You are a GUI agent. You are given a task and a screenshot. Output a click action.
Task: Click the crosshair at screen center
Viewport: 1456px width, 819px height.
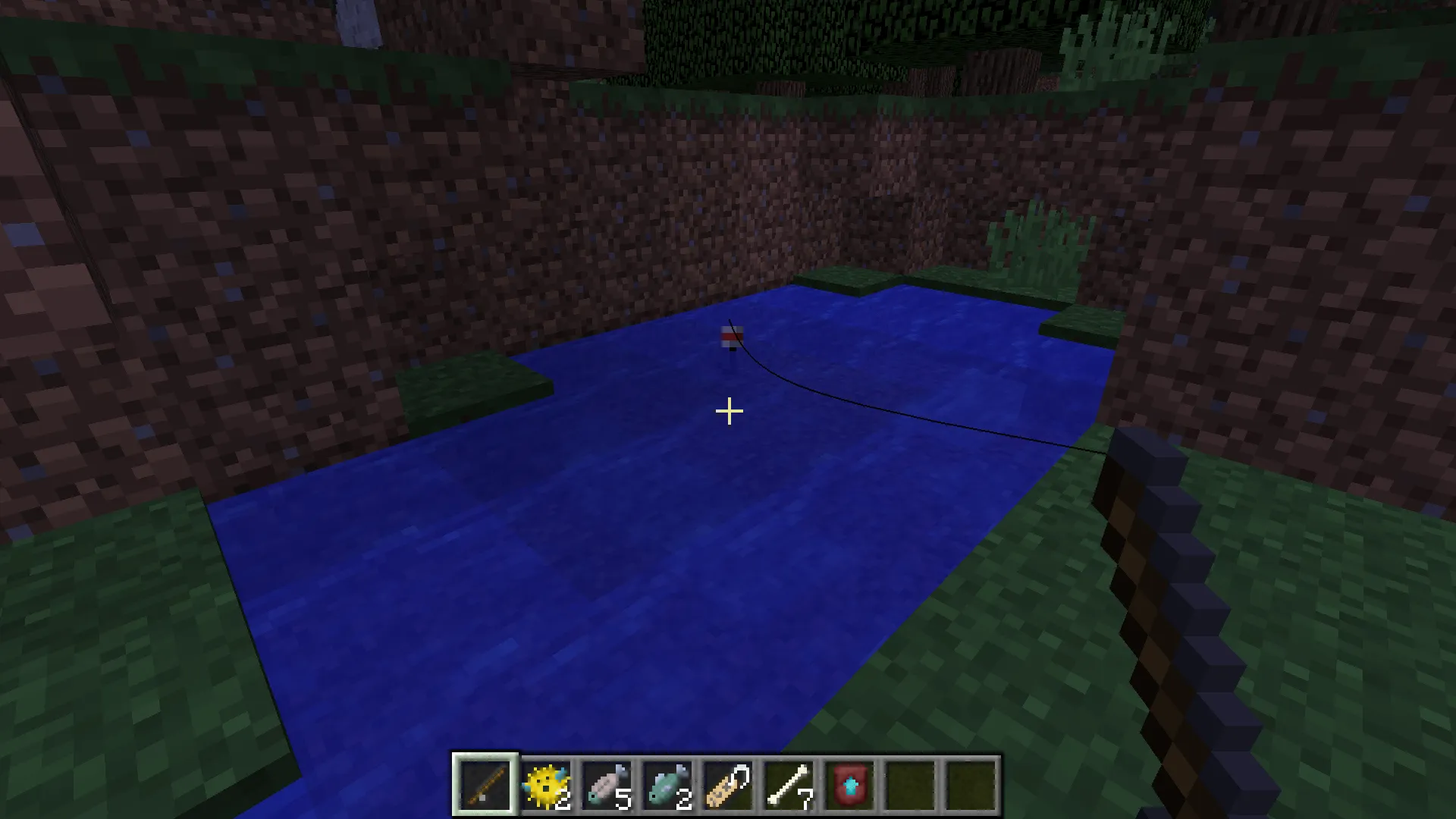tap(728, 411)
